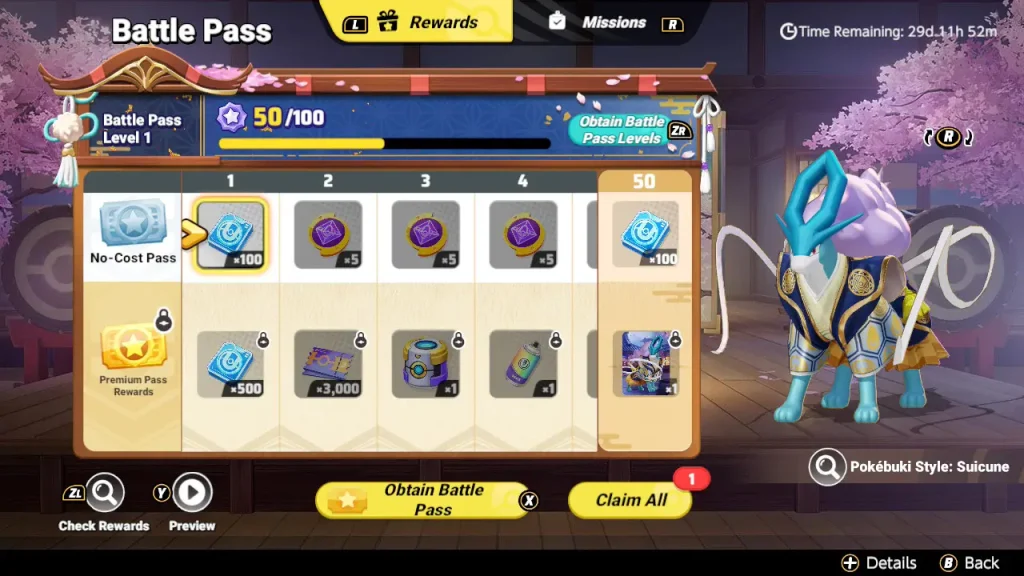This screenshot has width=1024, height=576.
Task: Select the level 50 no-cost ×100 ticket reward
Action: tap(645, 235)
